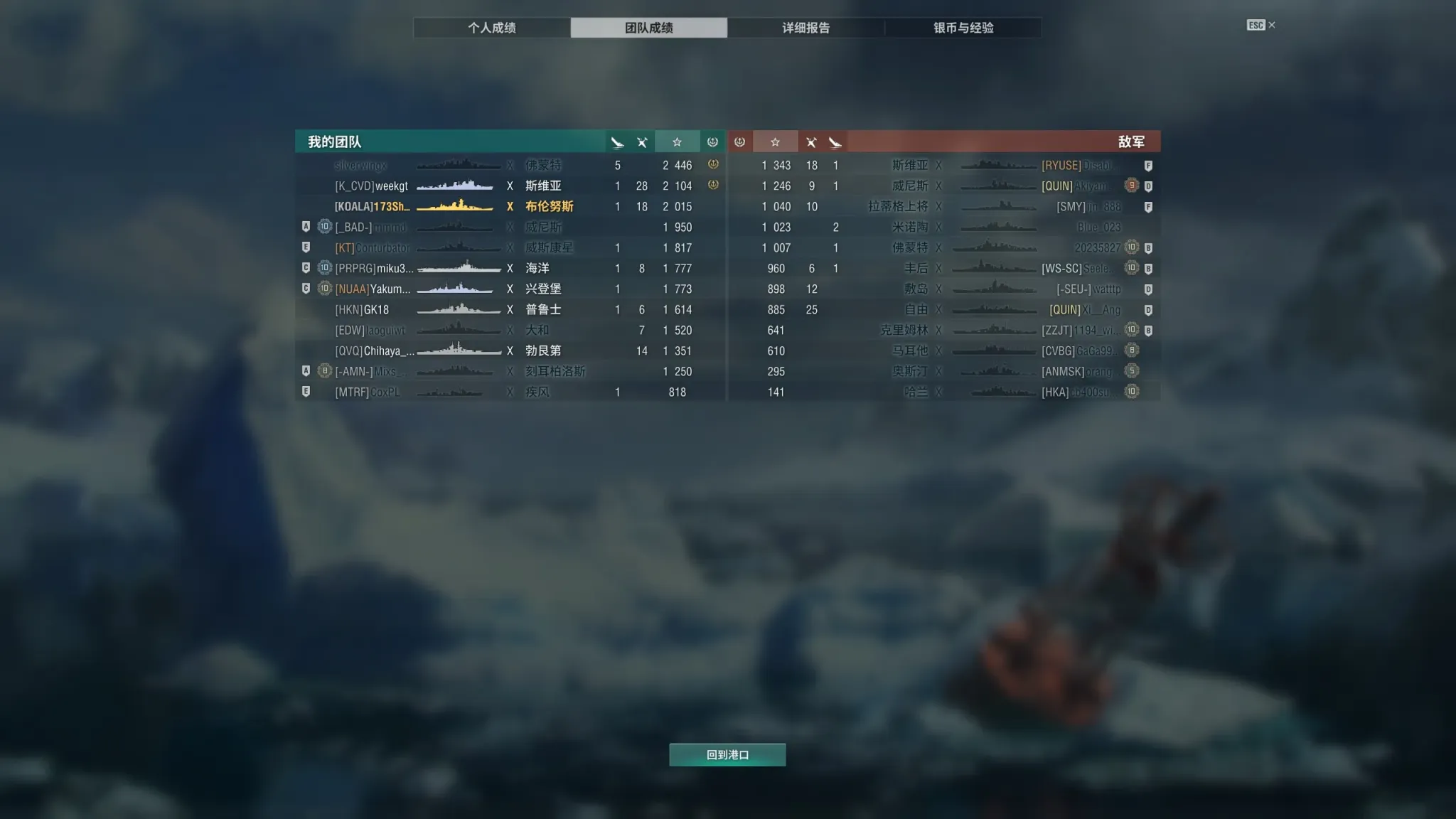The image size is (1456, 819).
Task: Open the 详细报告 tab
Action: (805, 28)
